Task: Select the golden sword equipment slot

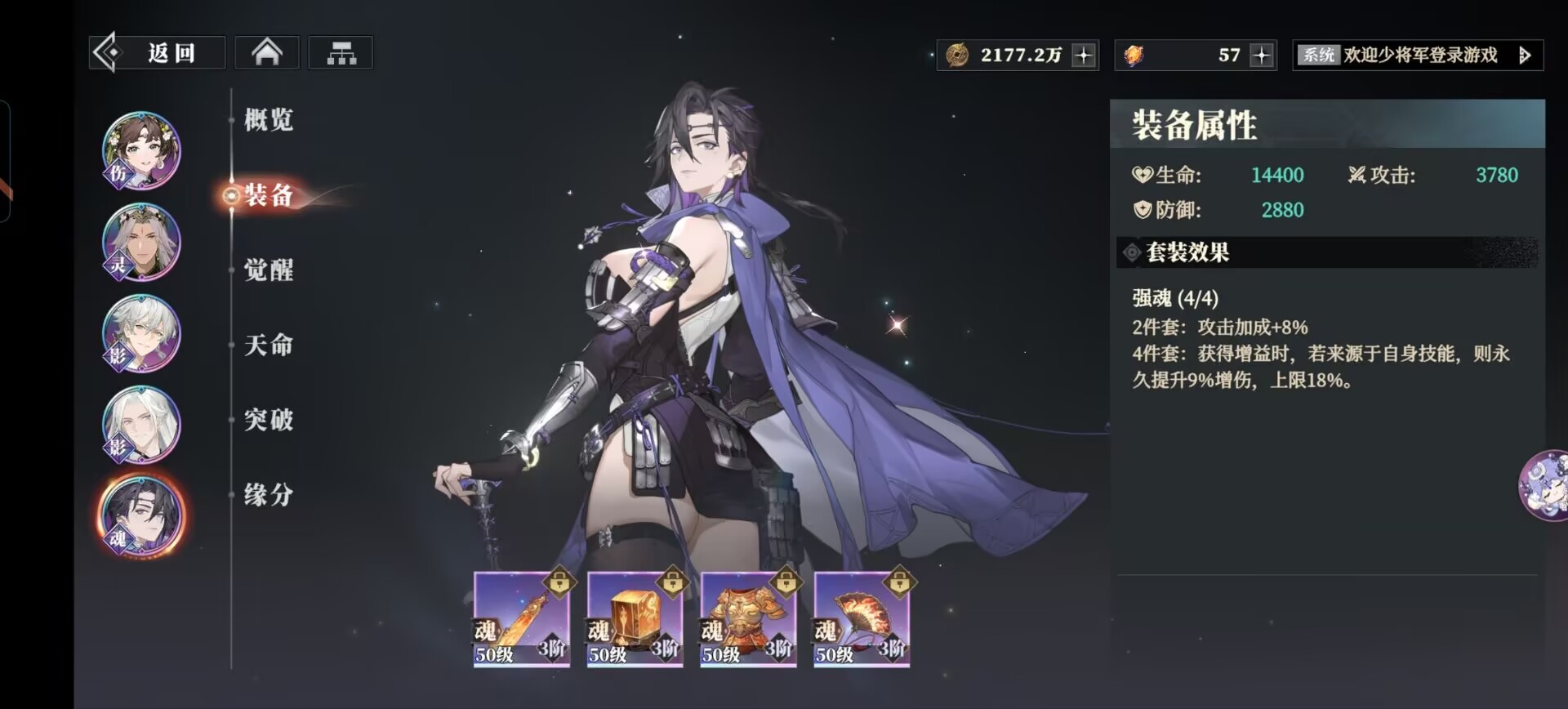Action: [522, 619]
